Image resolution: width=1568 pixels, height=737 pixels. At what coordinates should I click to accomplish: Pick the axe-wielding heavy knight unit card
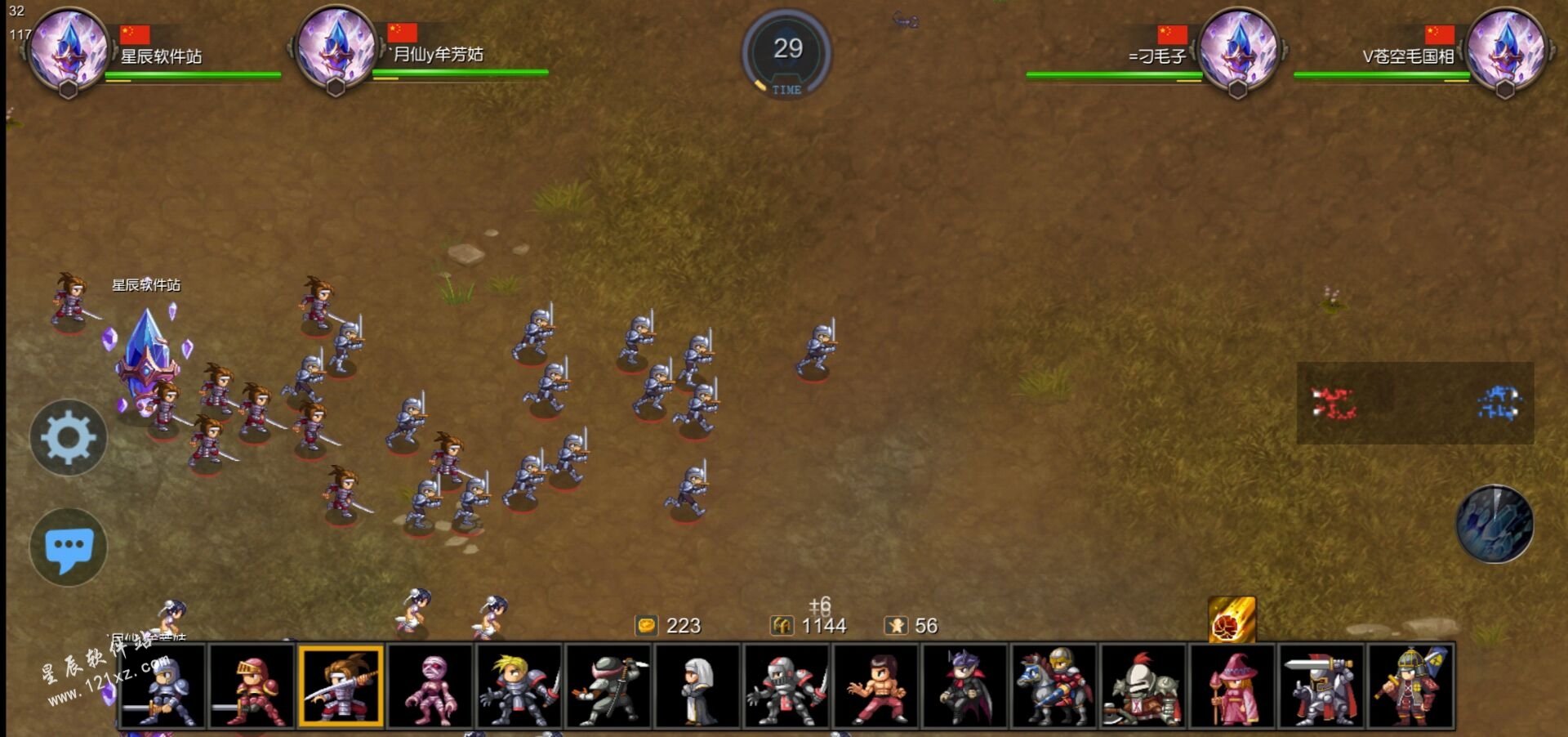click(1143, 686)
